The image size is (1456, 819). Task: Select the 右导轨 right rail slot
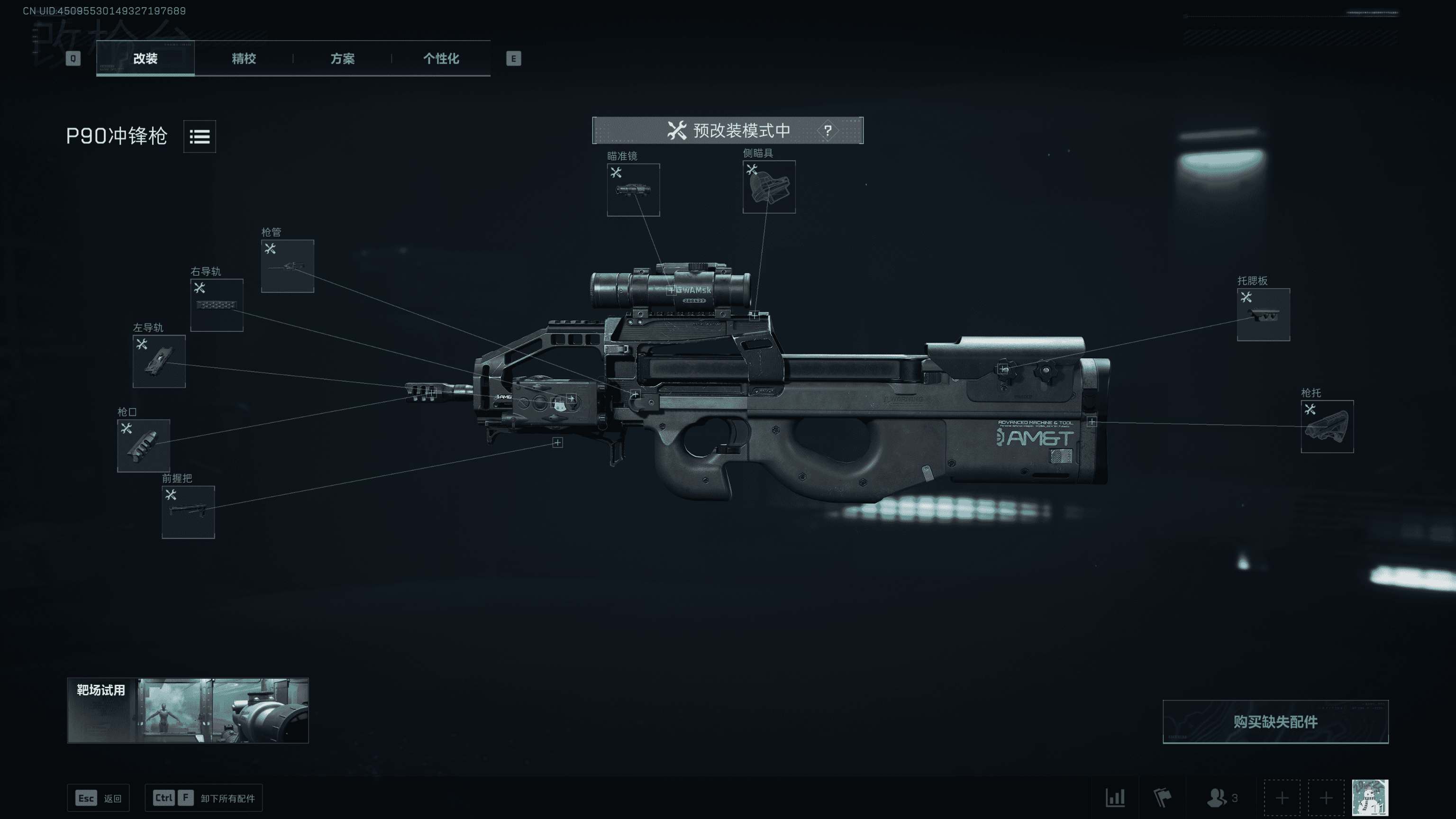(217, 304)
